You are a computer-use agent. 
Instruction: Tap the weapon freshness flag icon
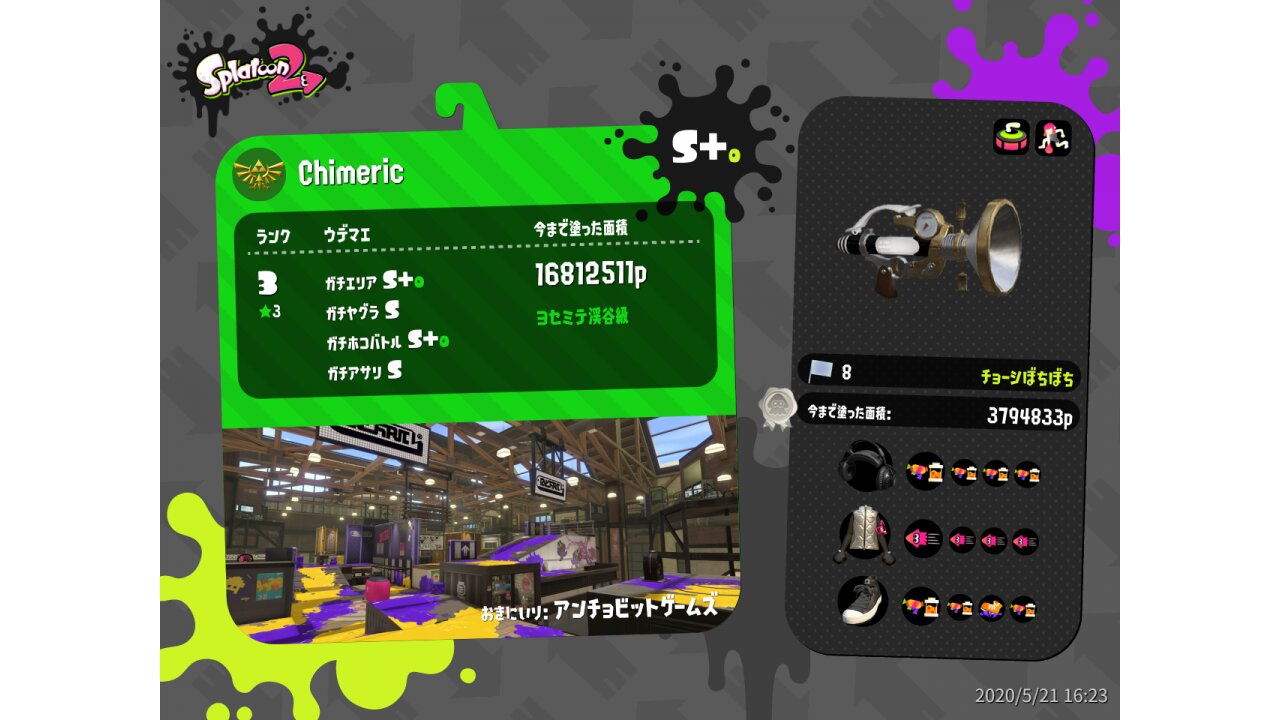coord(821,372)
